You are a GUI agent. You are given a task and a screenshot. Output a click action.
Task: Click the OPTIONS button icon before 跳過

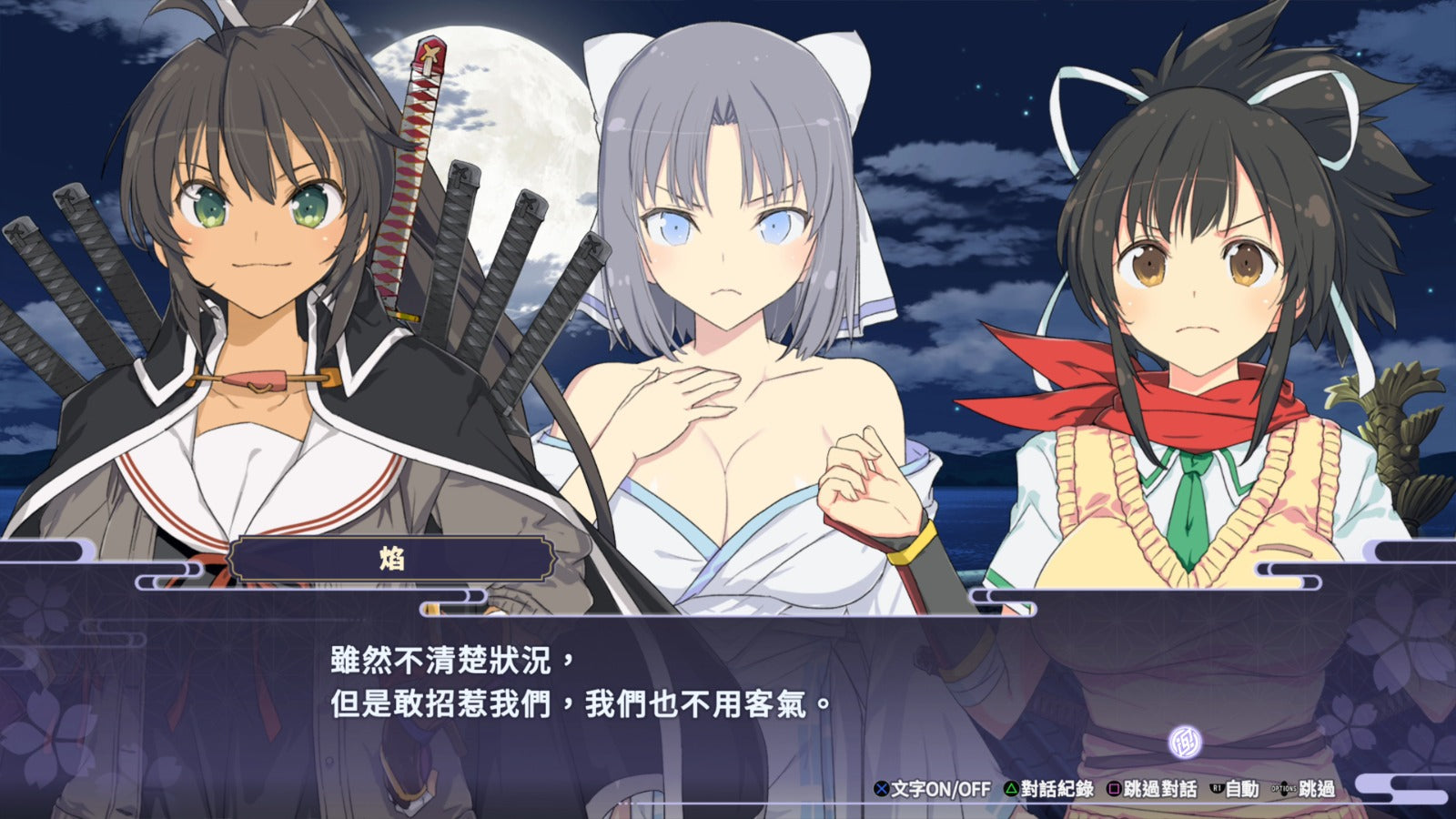(1285, 790)
